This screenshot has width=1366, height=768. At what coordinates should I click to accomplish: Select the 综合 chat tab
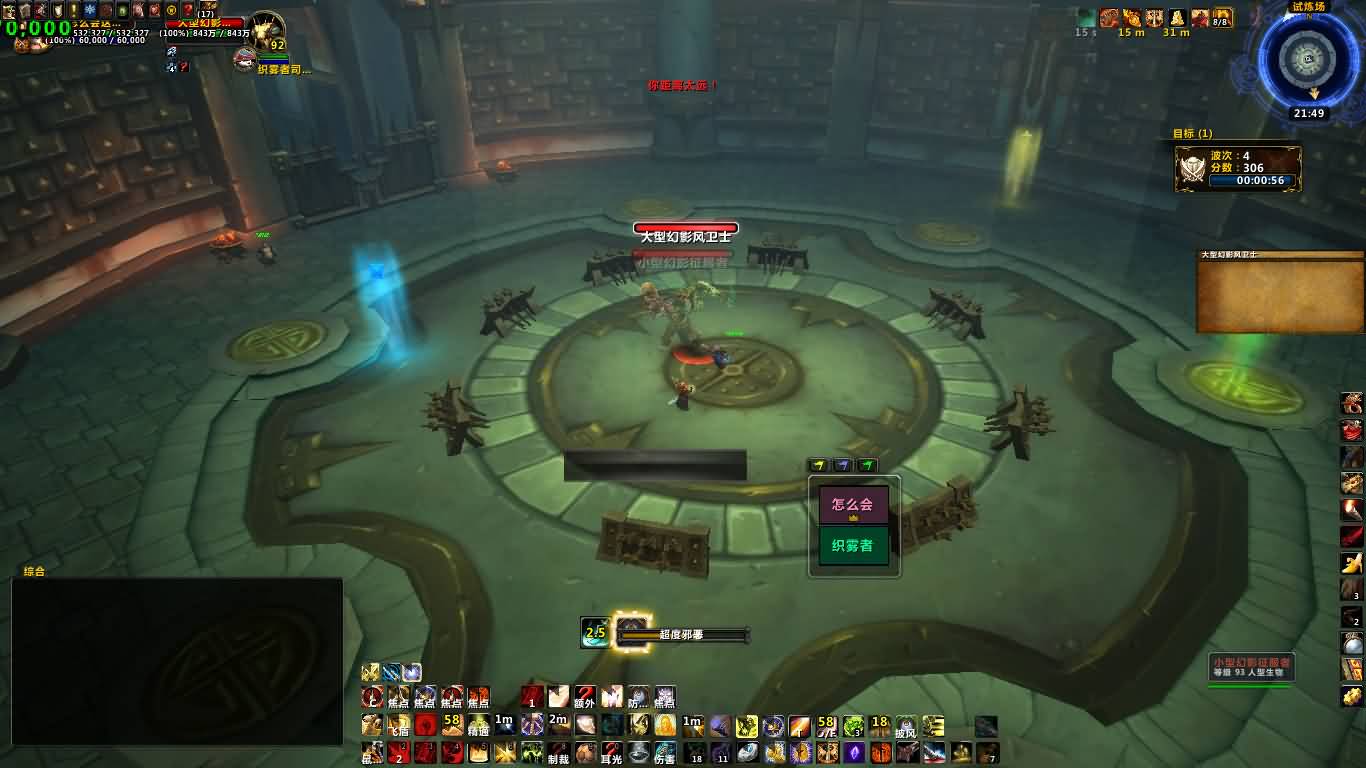pos(34,571)
